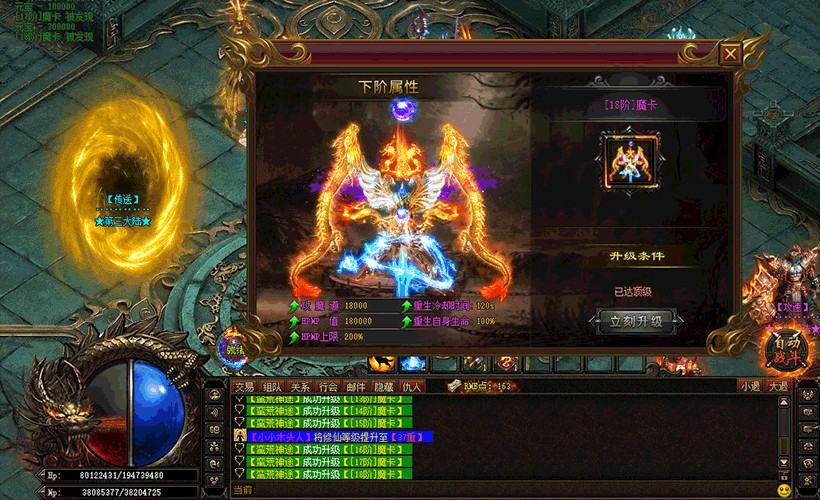Screen dimensions: 820x500
Task: Close the 魔卡 upgrade window
Action: 732,54
